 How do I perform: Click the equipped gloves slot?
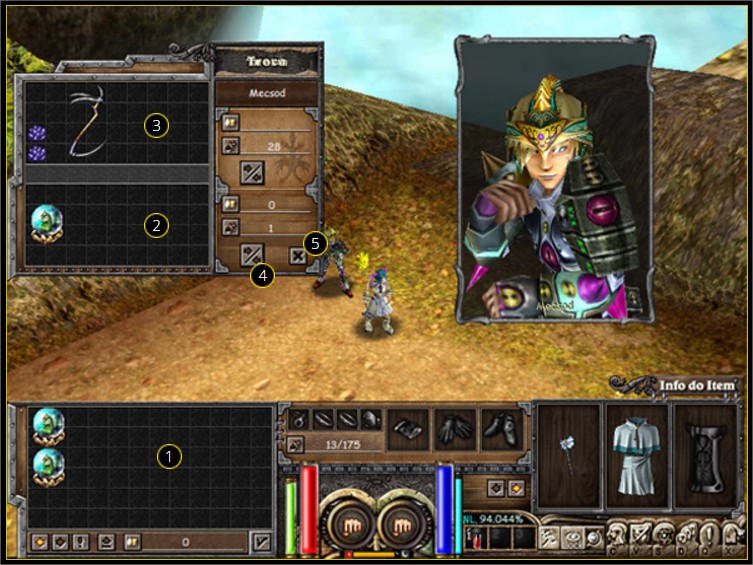click(x=457, y=428)
